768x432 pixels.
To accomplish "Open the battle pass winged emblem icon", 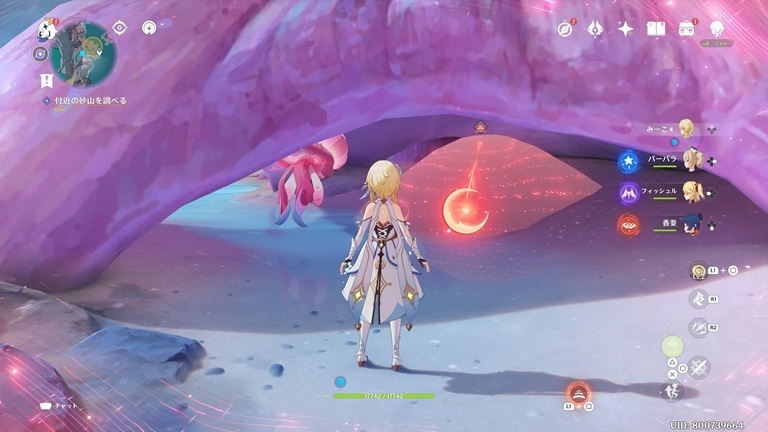I will pyautogui.click(x=594, y=29).
